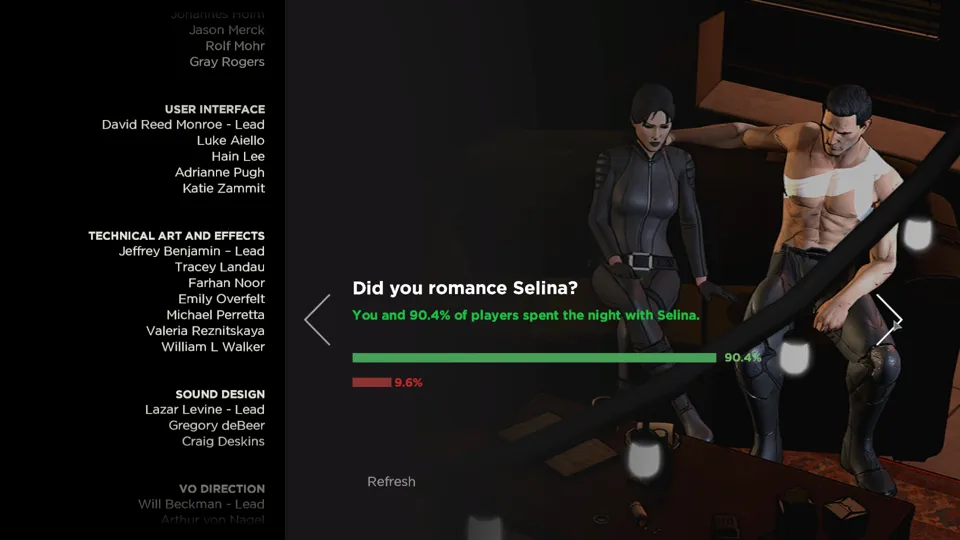Go to the previous choice statistic arrow
960x540 pixels.
pyautogui.click(x=318, y=320)
